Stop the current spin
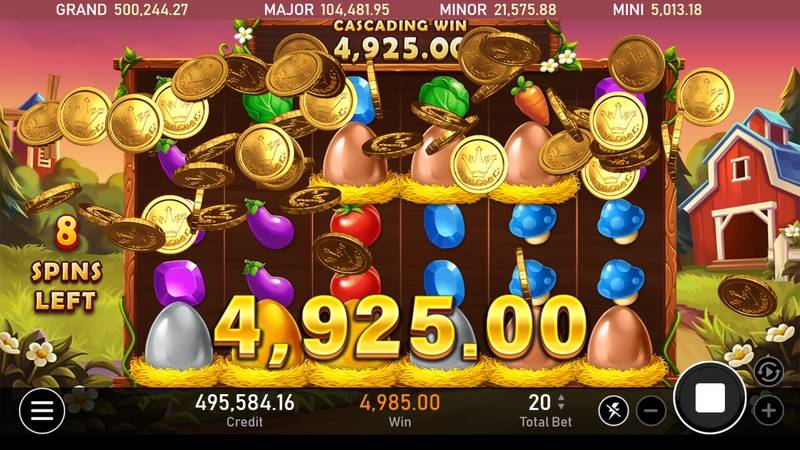This screenshot has height=450, width=800. (710, 397)
